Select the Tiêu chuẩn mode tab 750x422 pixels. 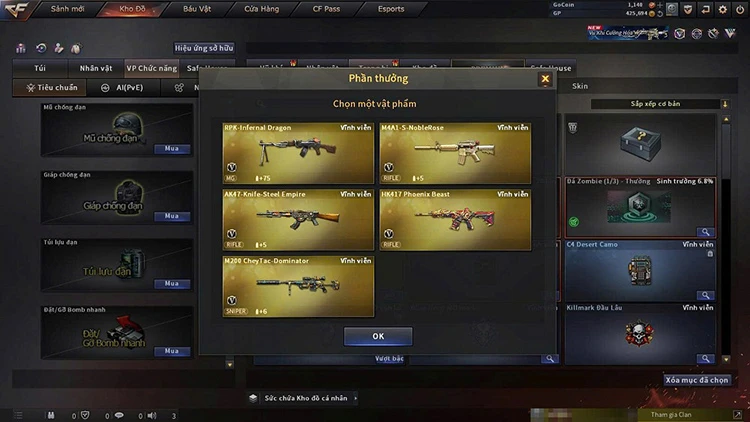click(51, 87)
